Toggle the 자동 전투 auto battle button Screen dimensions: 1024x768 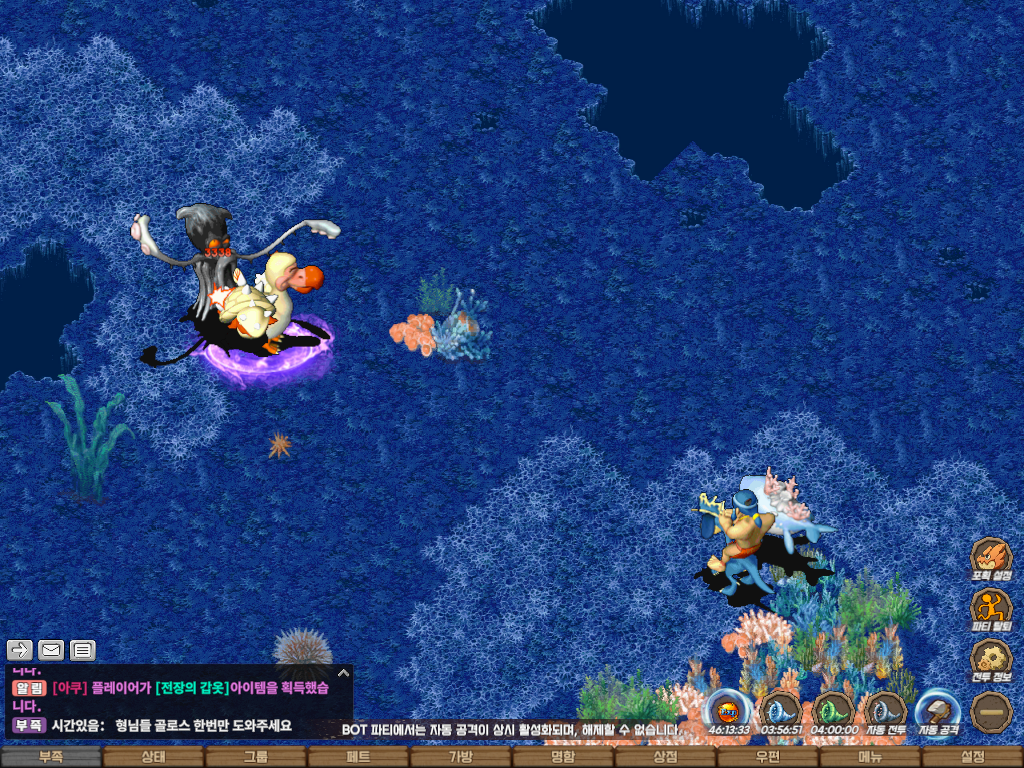[885, 711]
